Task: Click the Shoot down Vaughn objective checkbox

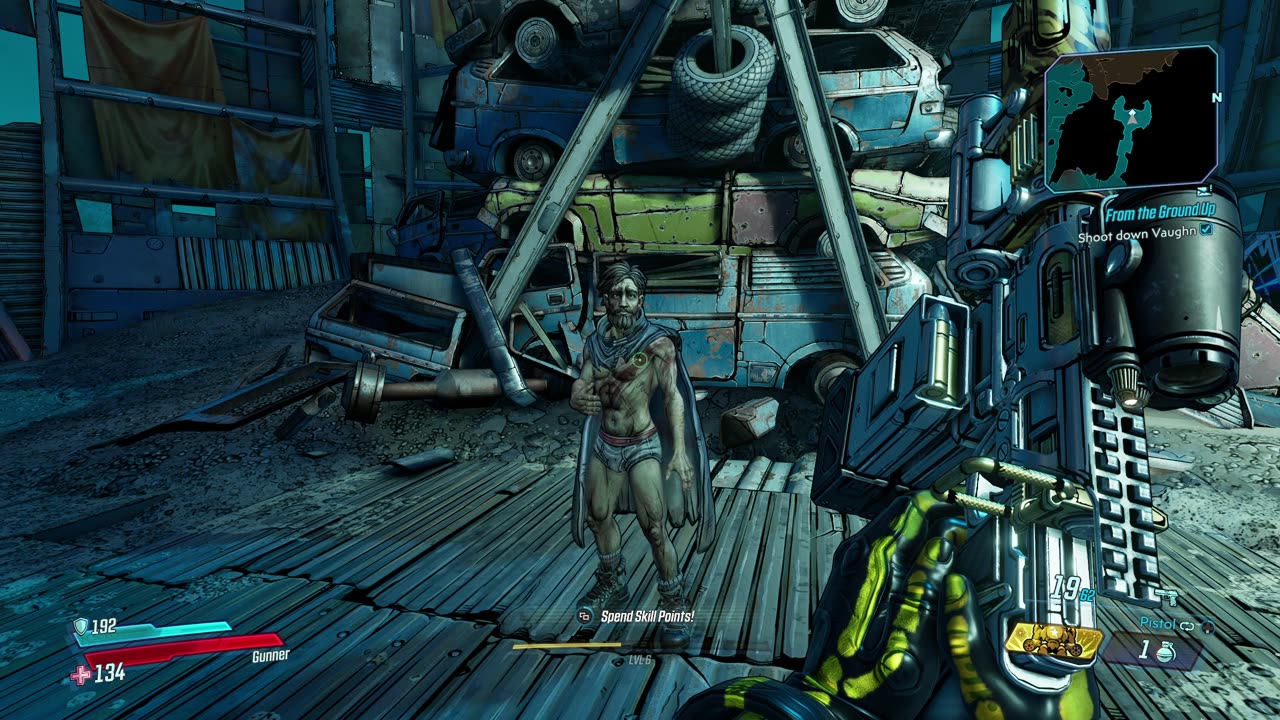Action: [x=1206, y=230]
